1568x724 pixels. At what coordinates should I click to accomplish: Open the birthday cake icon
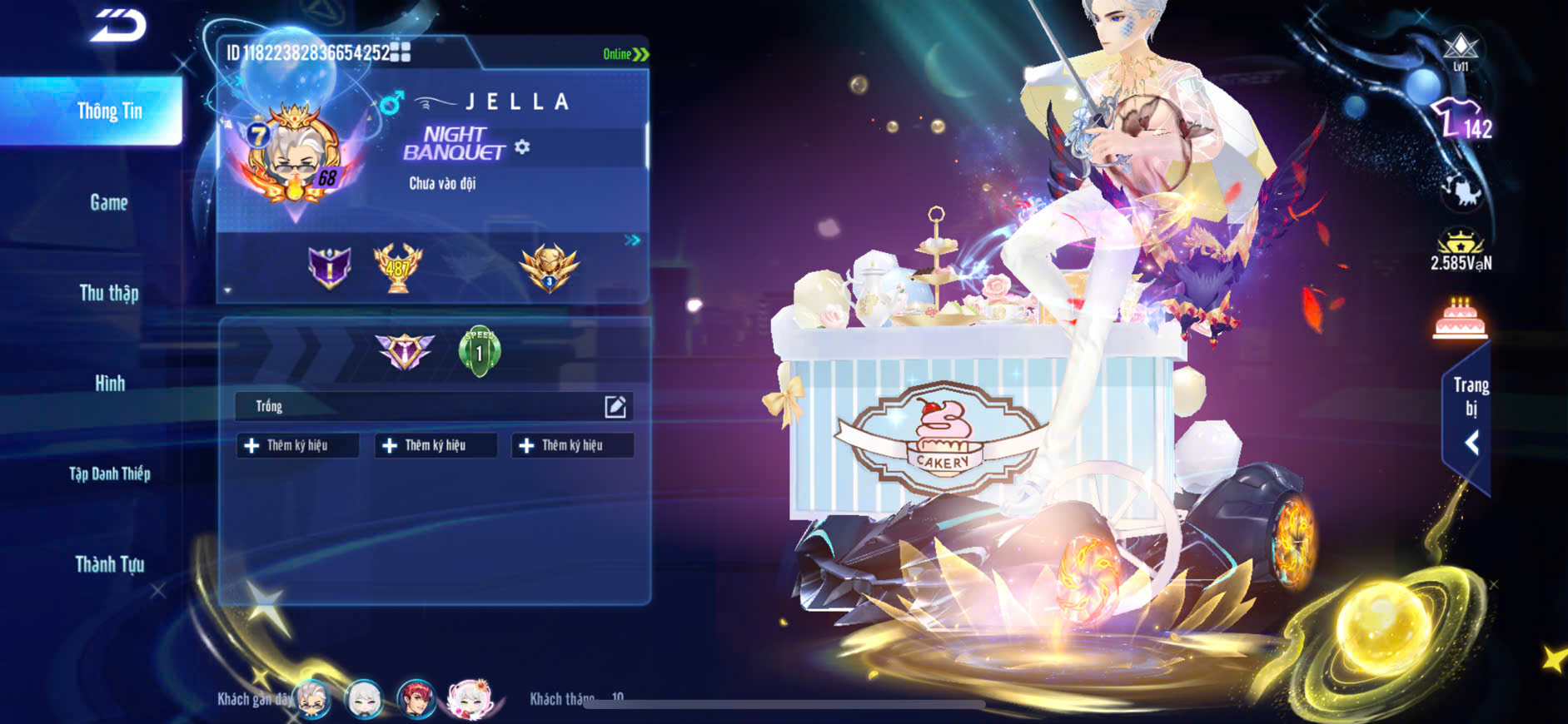click(x=1460, y=320)
